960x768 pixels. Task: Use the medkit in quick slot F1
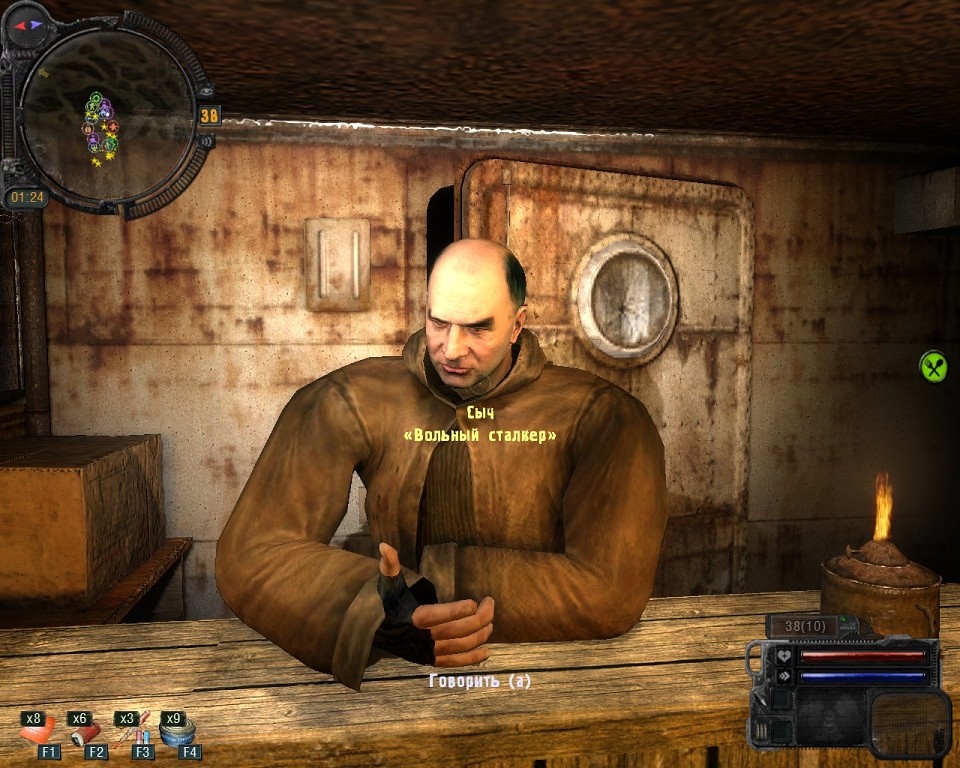36,732
